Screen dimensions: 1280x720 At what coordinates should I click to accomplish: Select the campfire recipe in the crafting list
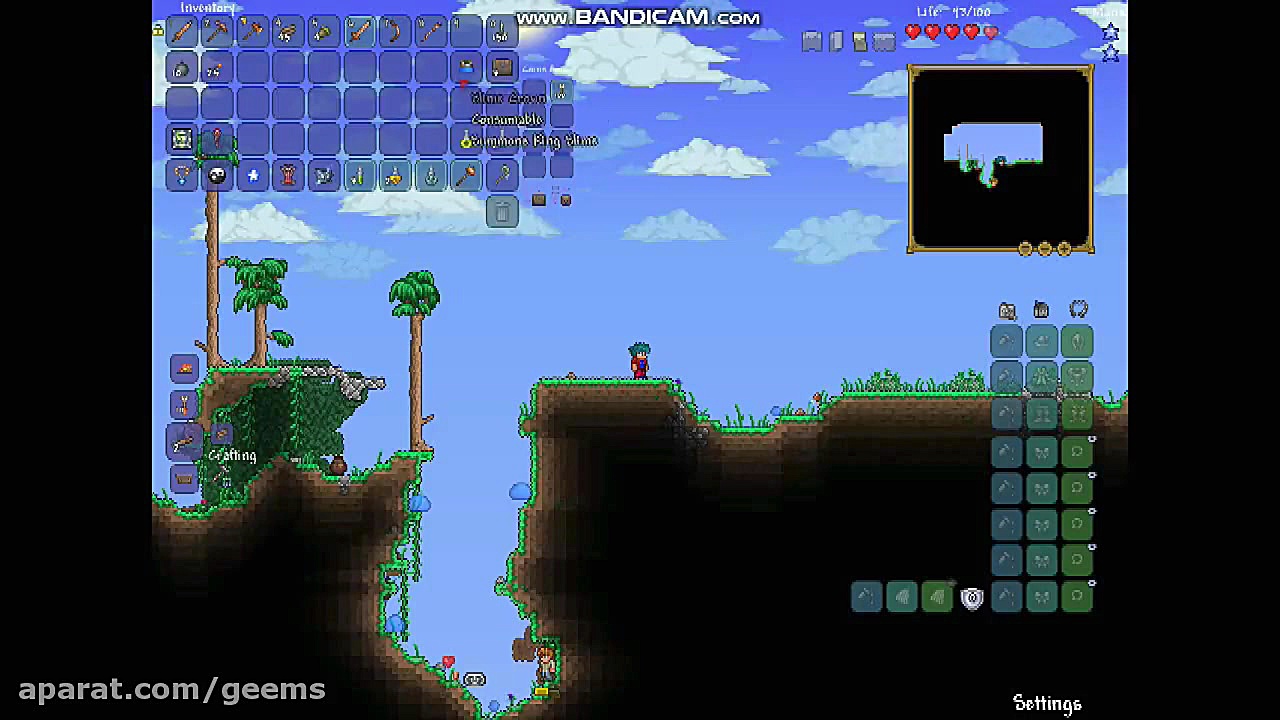pos(184,368)
